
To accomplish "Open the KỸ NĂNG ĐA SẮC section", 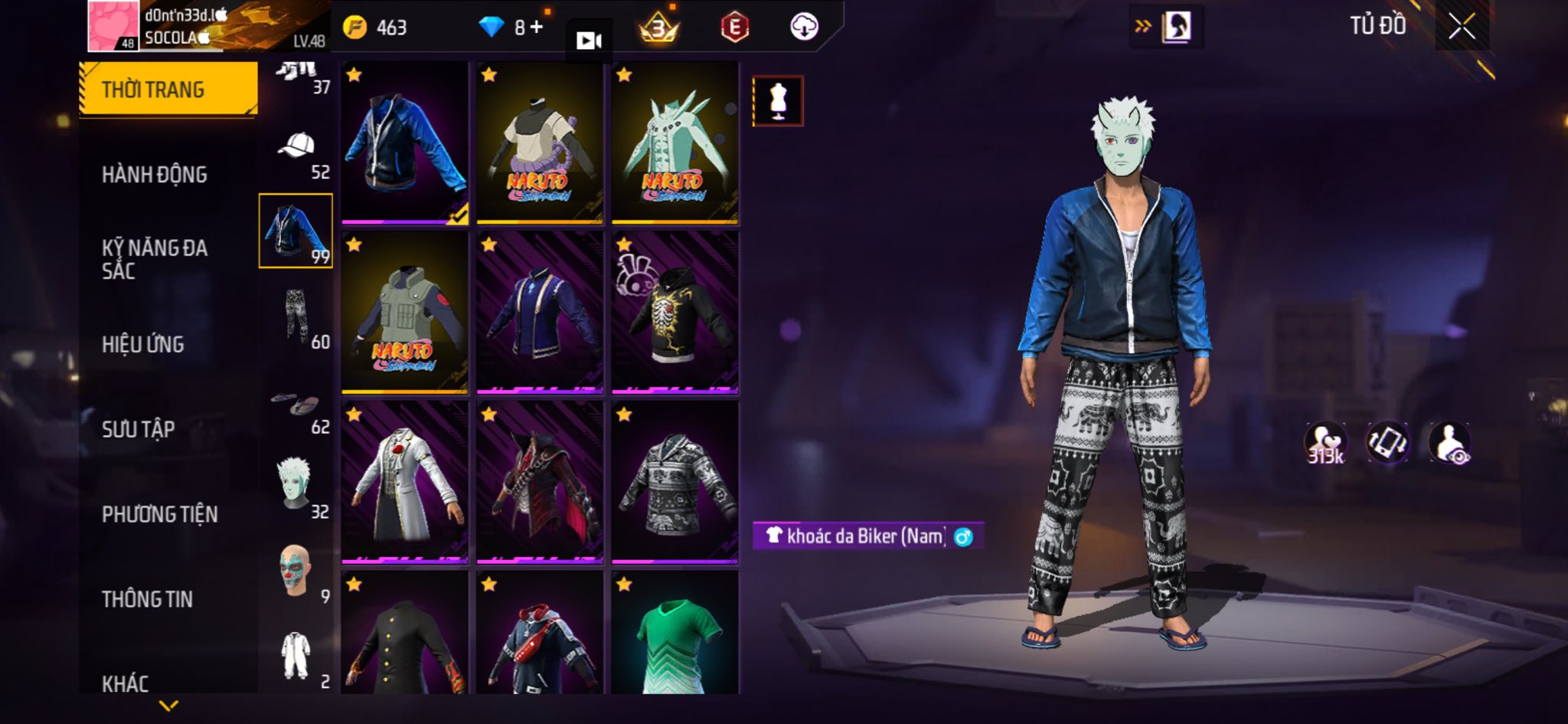I will [x=155, y=259].
